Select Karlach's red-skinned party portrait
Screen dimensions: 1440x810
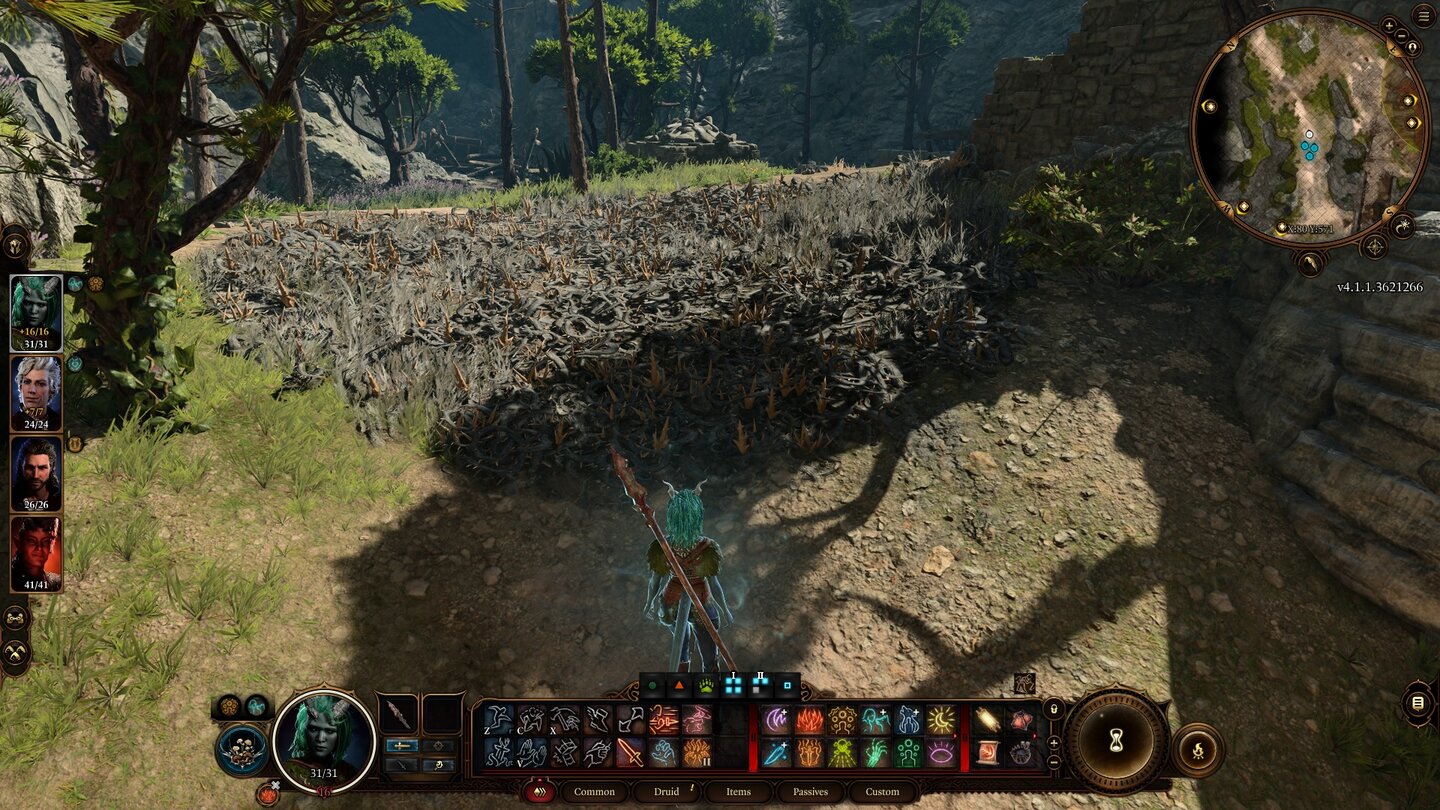coord(37,554)
